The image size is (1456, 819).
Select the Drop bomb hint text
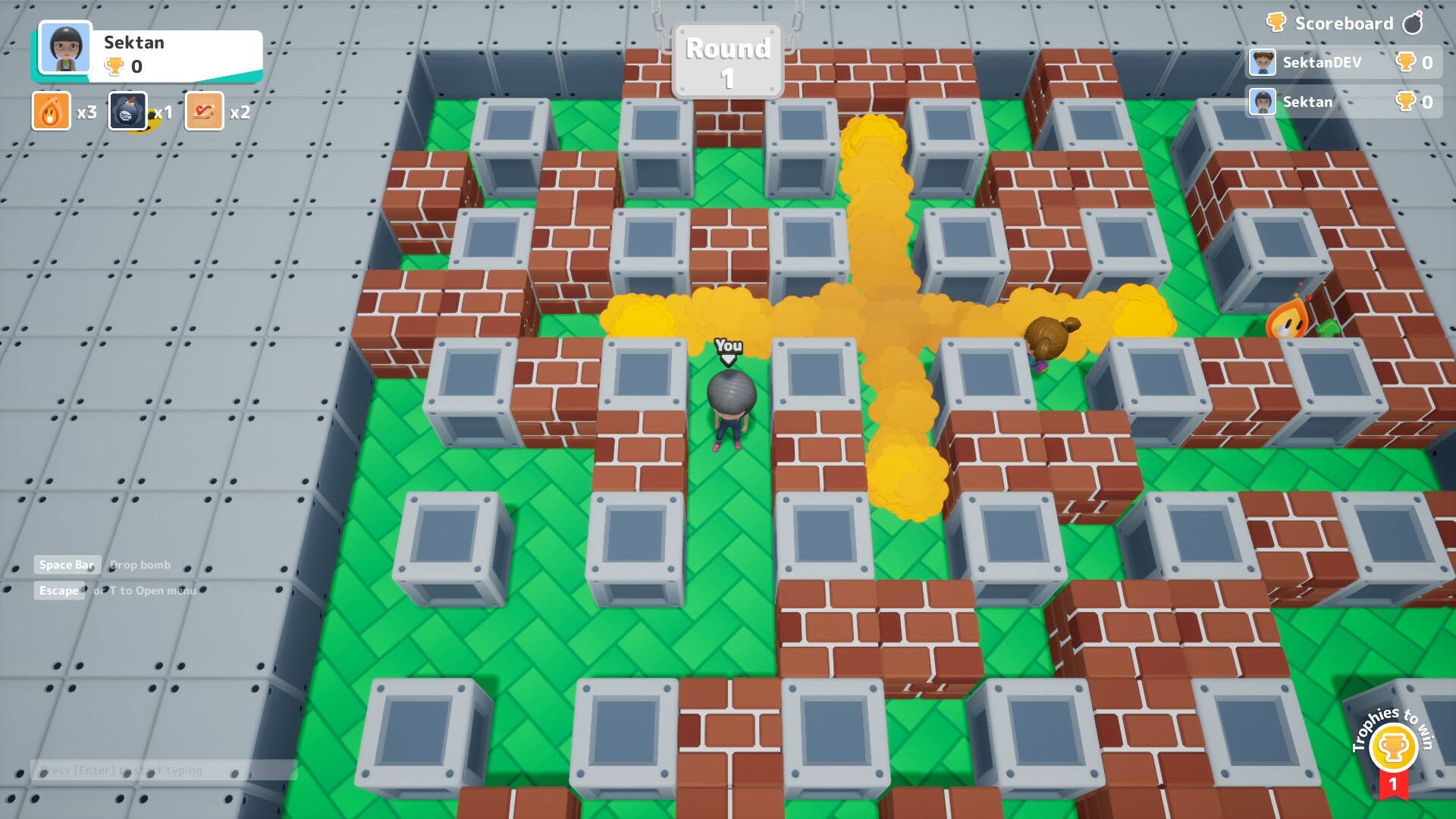pyautogui.click(x=140, y=564)
